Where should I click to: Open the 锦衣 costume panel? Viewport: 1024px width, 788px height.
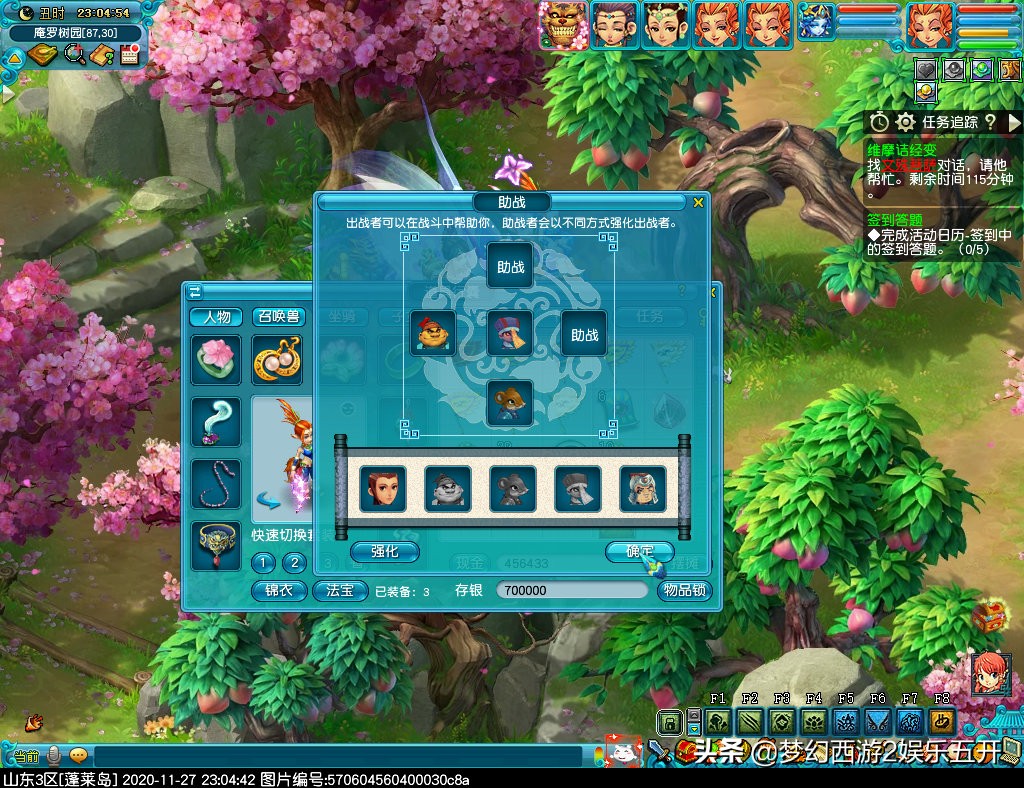pyautogui.click(x=278, y=590)
